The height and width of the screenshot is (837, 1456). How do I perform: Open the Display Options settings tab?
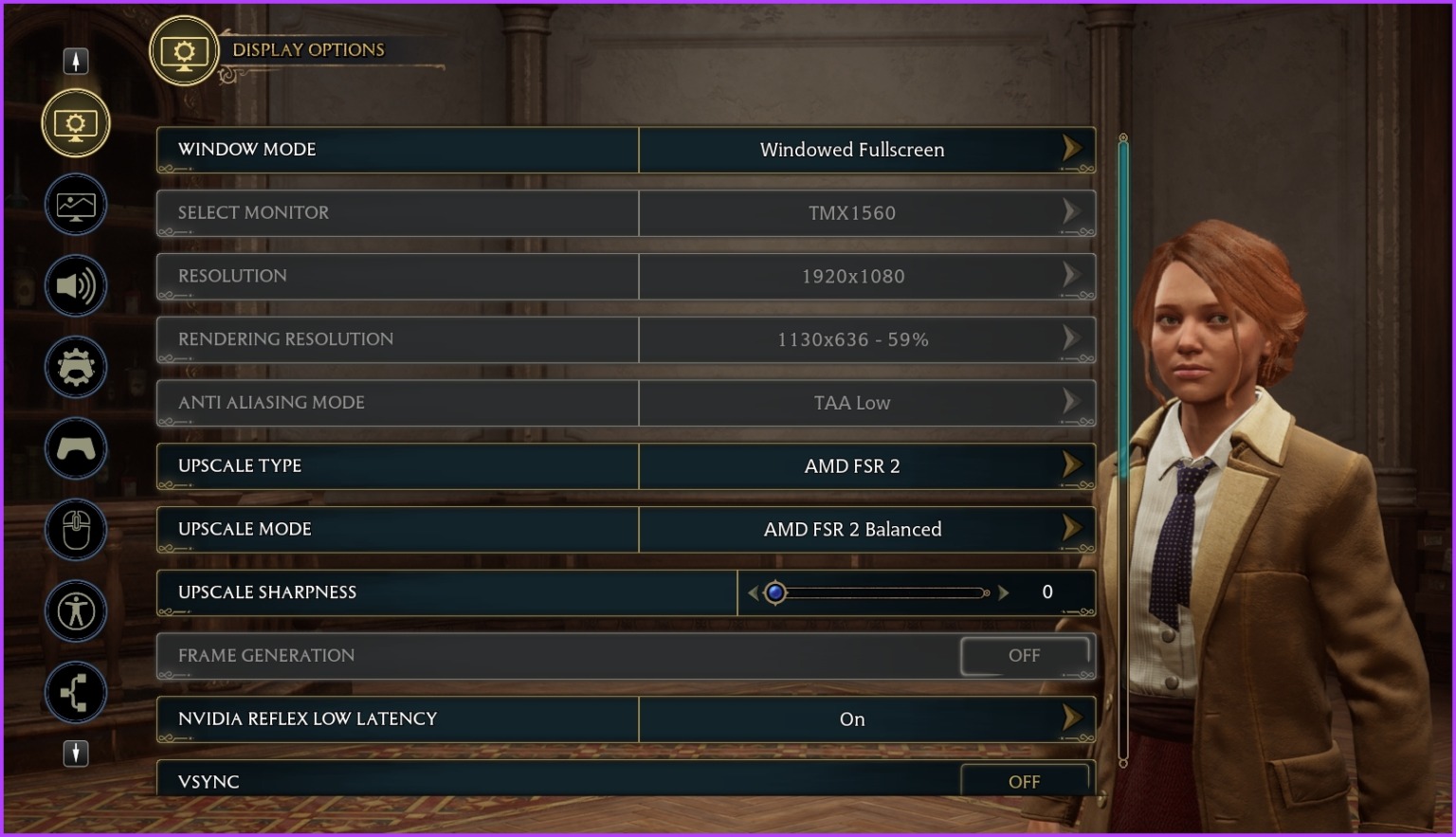[76, 123]
